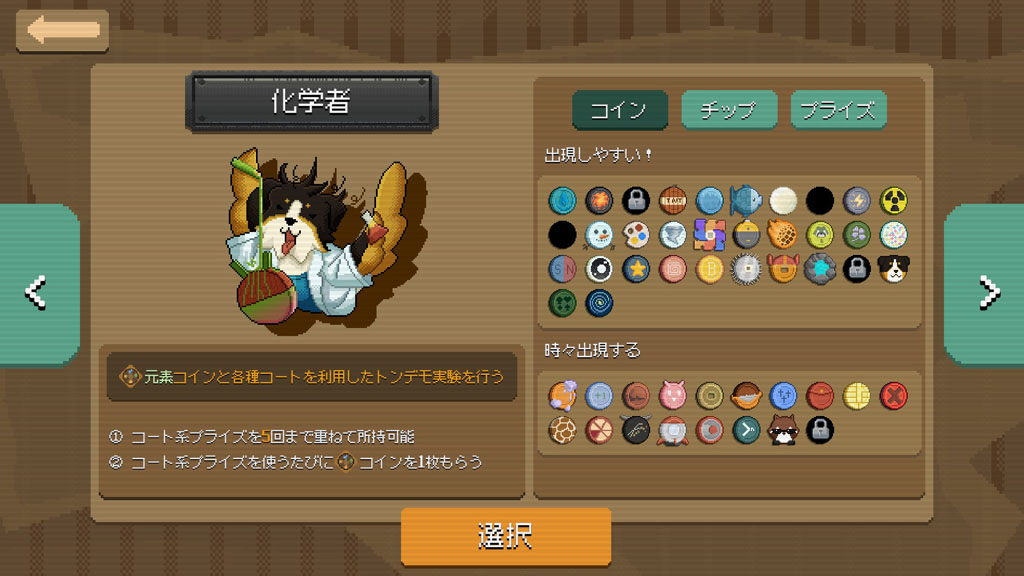The width and height of the screenshot is (1024, 576).
Task: Open the チップ tab
Action: (728, 110)
